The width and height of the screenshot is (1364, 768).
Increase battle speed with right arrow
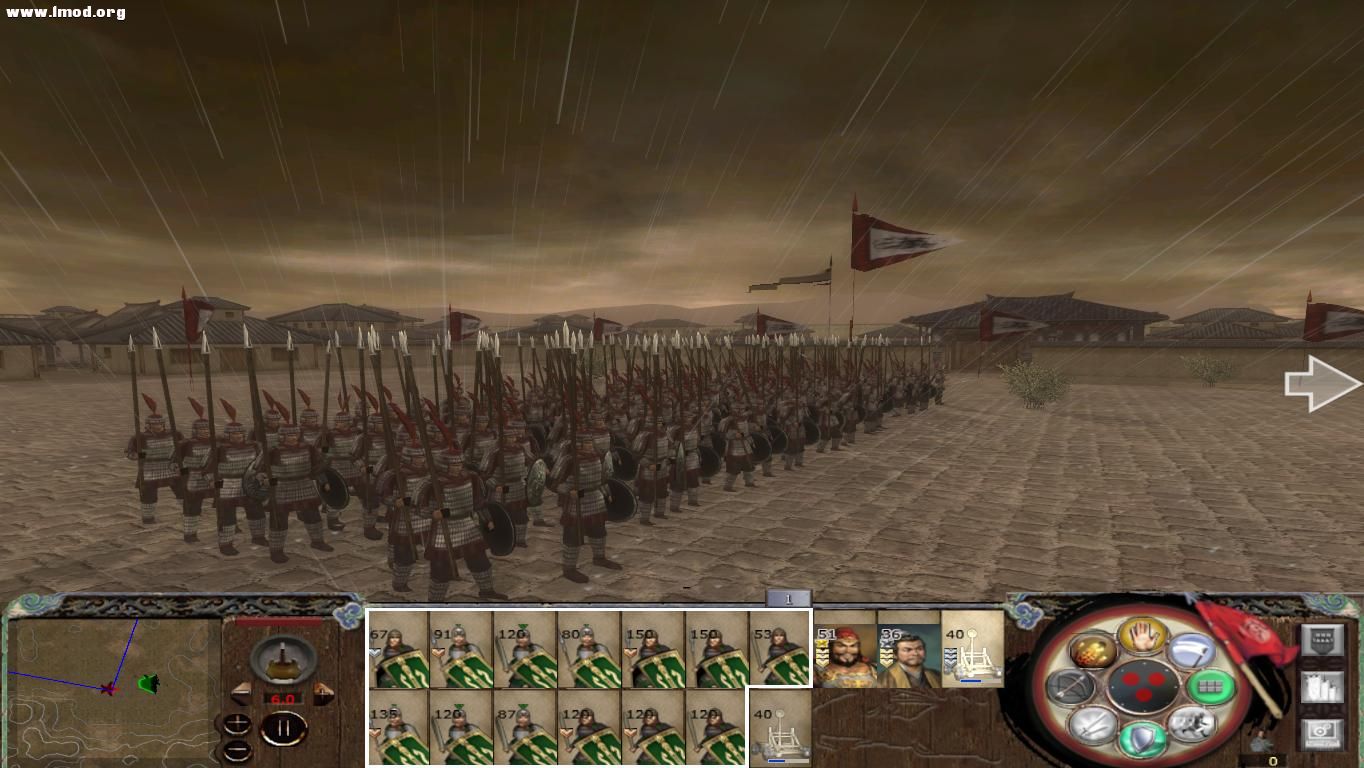[x=323, y=692]
